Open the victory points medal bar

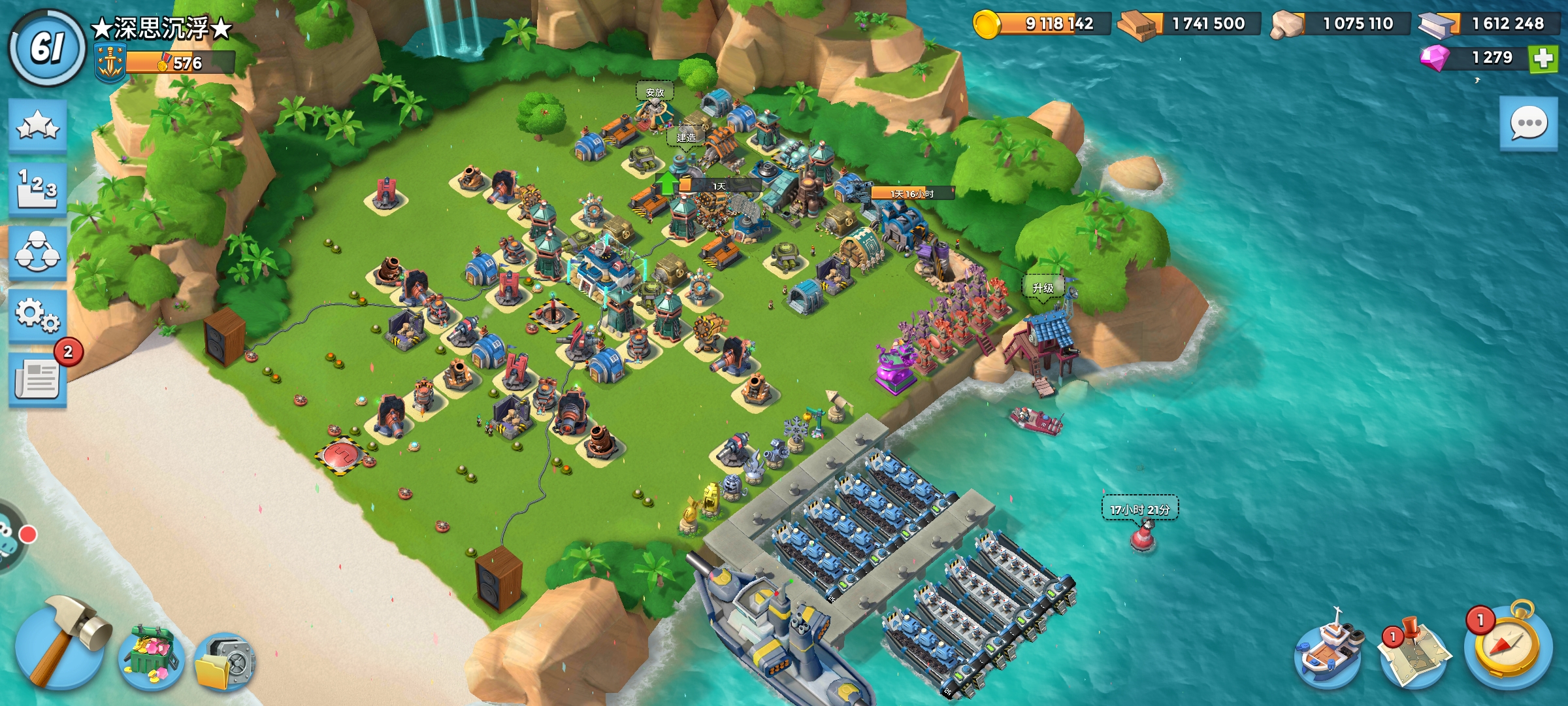pyautogui.click(x=167, y=63)
